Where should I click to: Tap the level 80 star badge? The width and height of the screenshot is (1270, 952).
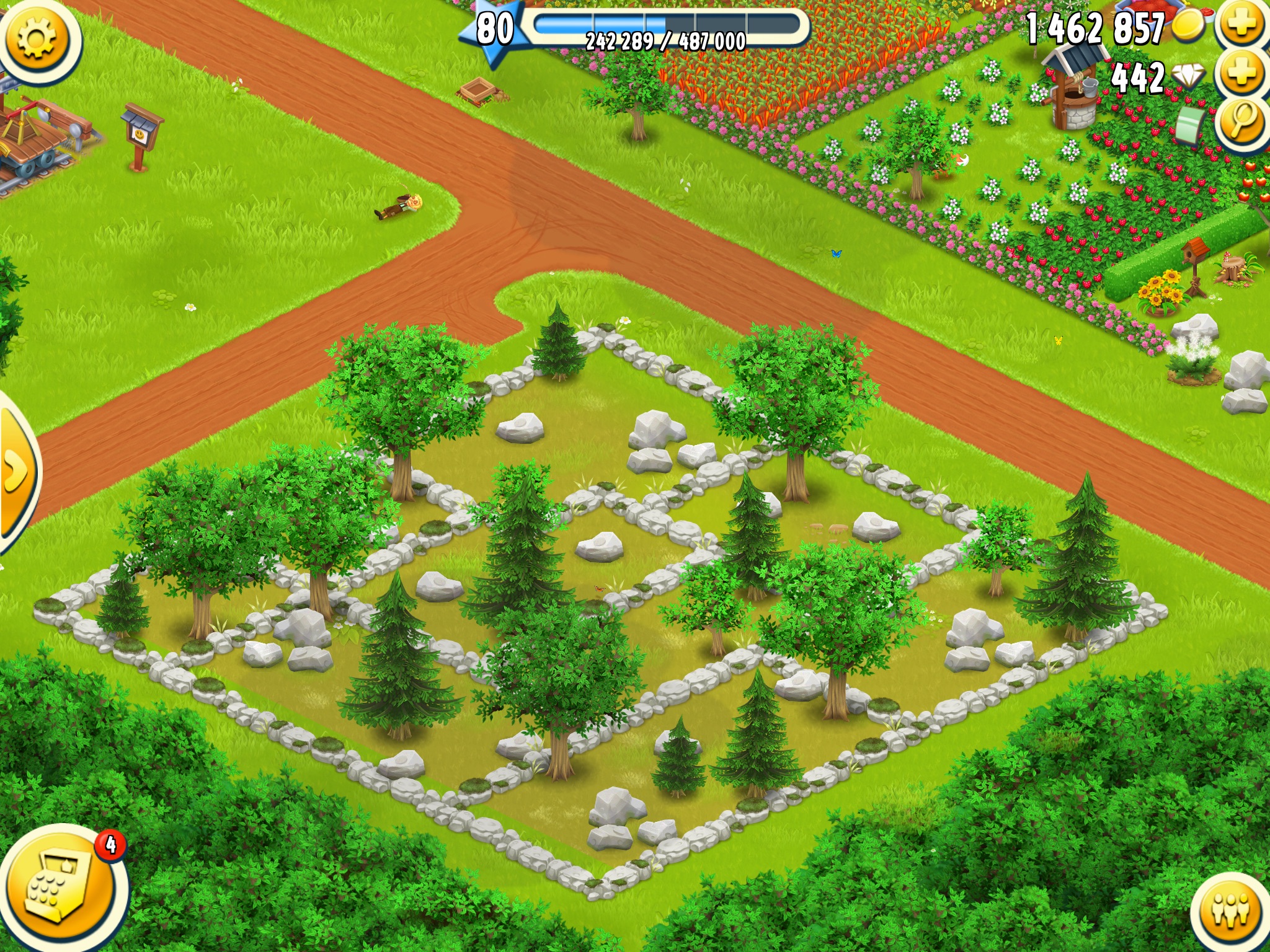coord(494,30)
